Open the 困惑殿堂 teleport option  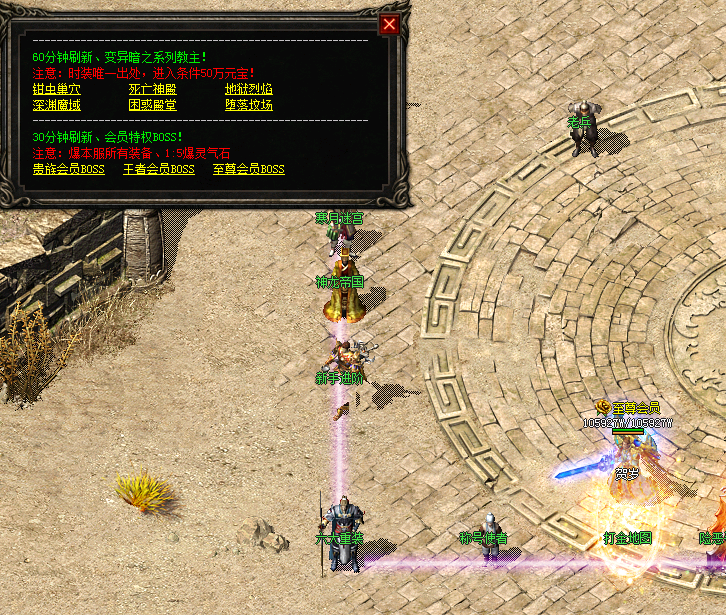(152, 104)
